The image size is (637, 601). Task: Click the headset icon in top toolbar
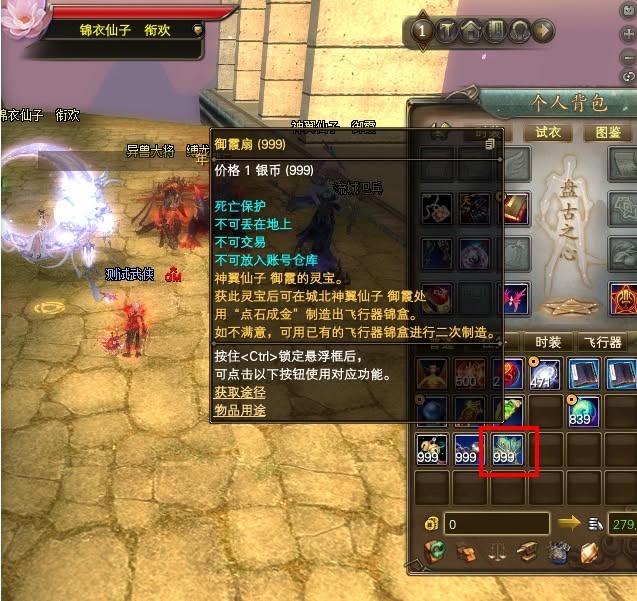[520, 32]
